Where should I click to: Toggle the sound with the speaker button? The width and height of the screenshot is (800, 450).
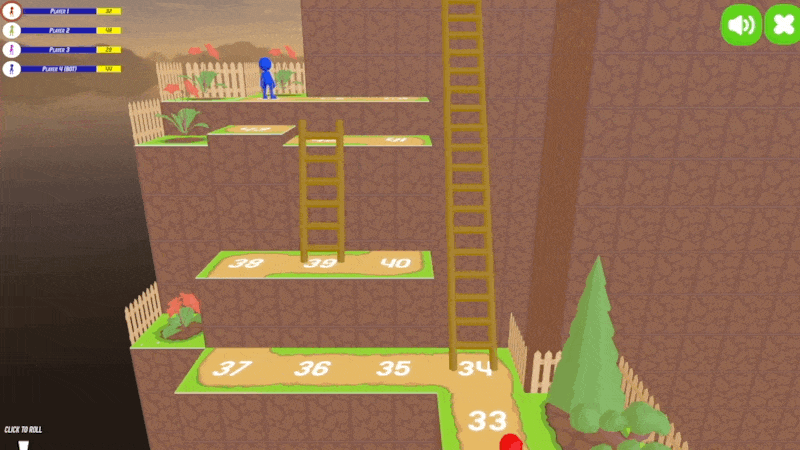point(741,25)
